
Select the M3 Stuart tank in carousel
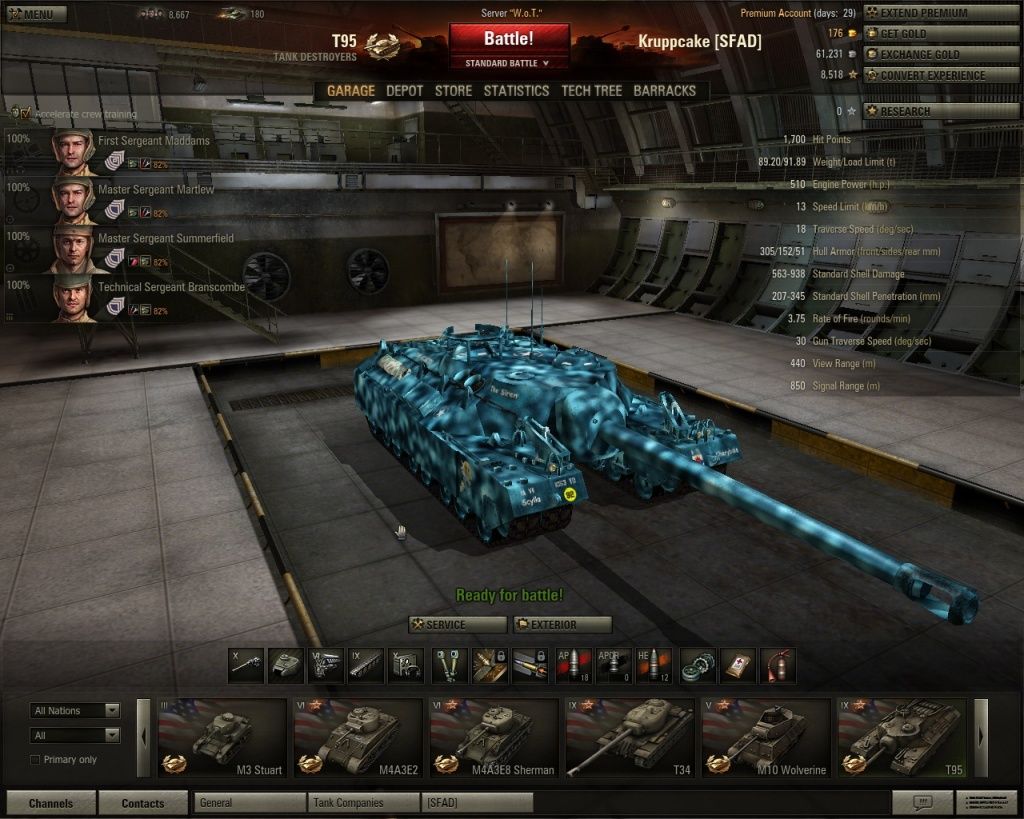click(222, 738)
